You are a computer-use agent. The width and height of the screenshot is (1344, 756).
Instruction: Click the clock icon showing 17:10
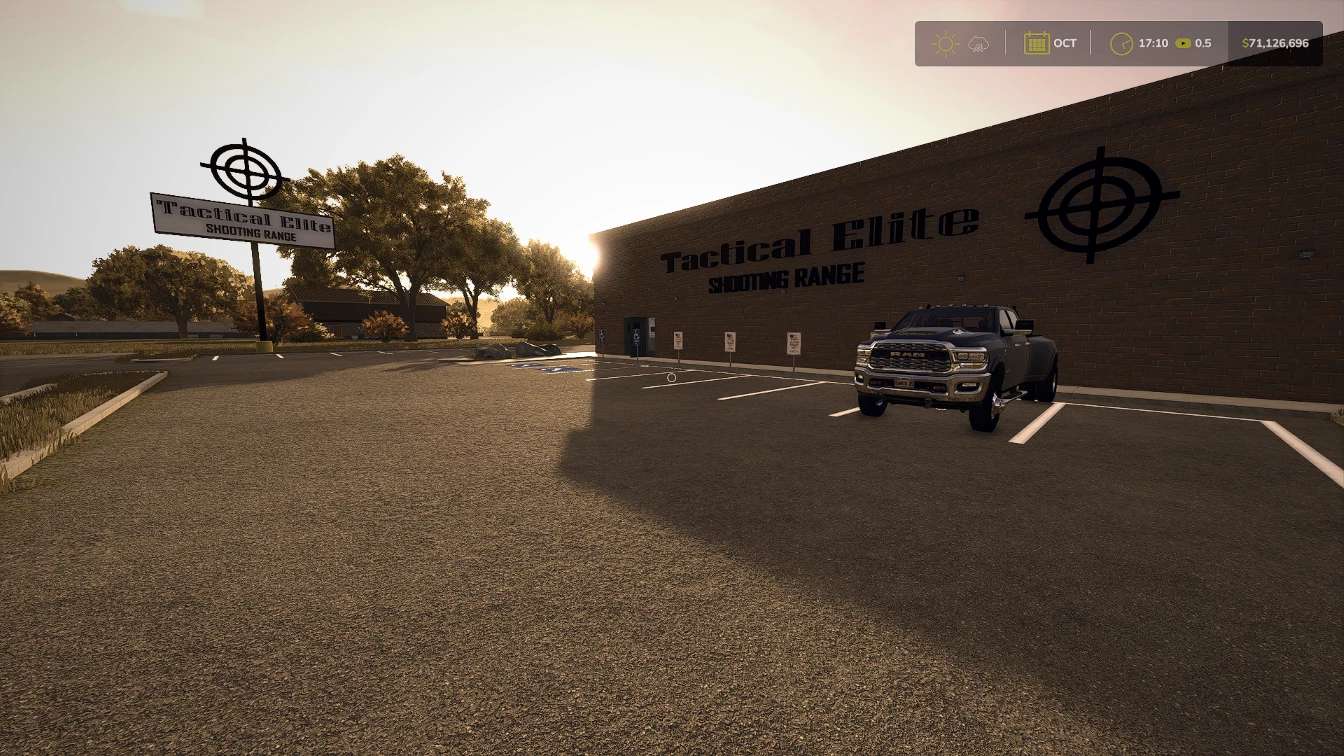point(1122,43)
